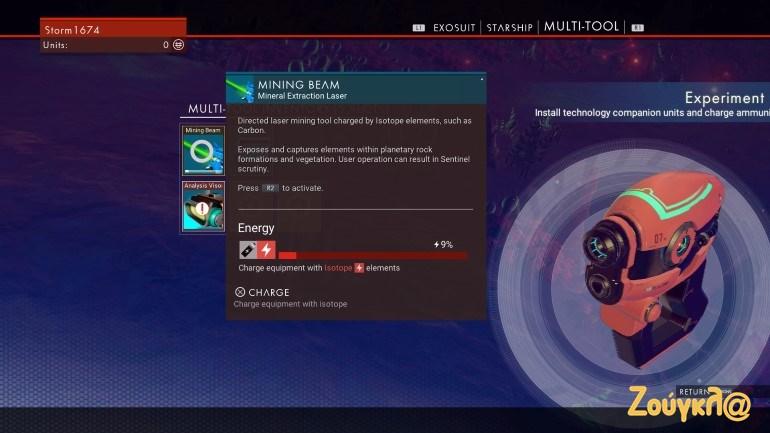Image resolution: width=770 pixels, height=433 pixels.
Task: Select the Multi-Tool tab
Action: [581, 27]
